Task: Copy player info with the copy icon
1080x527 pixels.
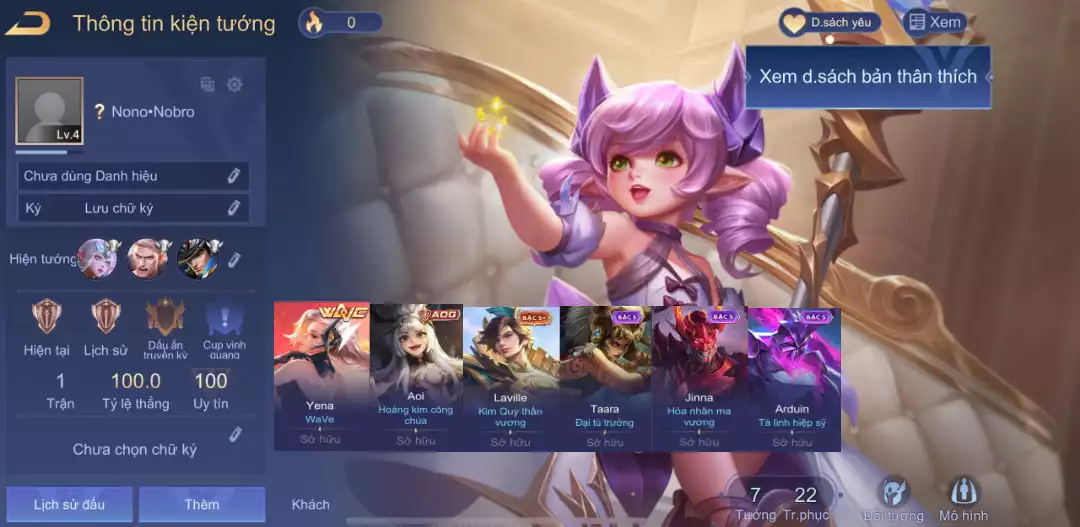Action: coord(208,85)
